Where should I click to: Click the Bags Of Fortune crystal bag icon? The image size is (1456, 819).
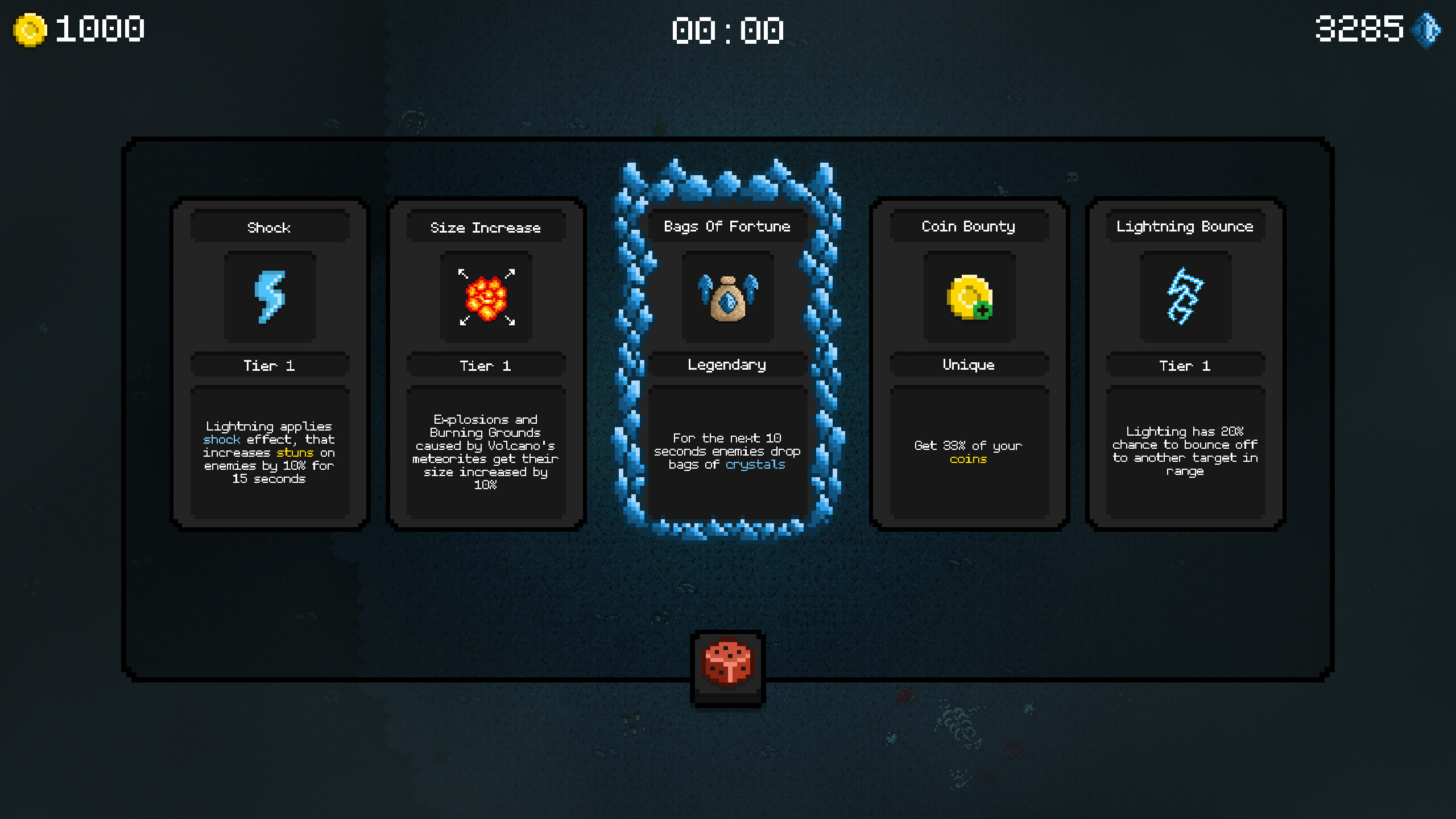[x=728, y=299]
